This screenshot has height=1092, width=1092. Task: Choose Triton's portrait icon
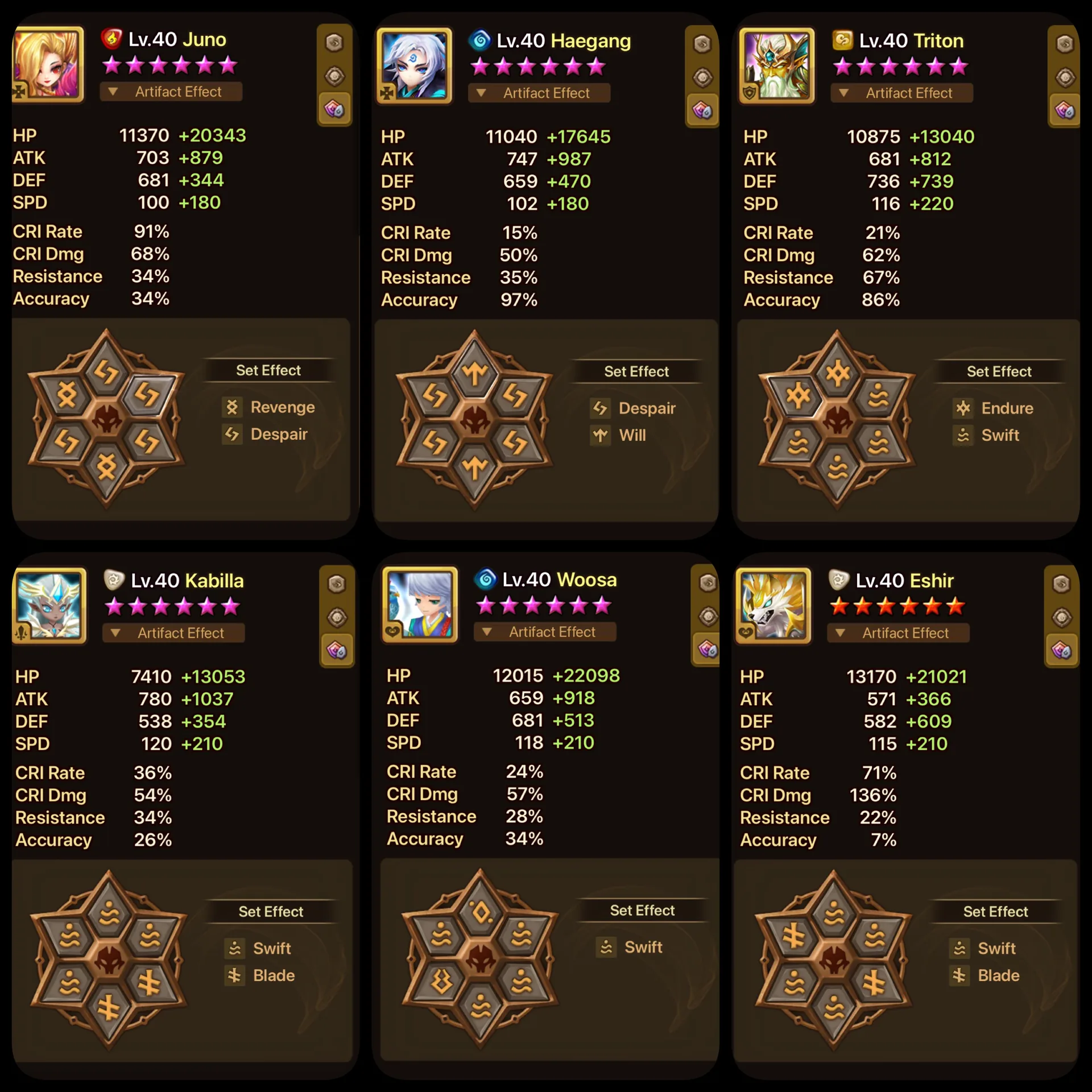[x=776, y=65]
